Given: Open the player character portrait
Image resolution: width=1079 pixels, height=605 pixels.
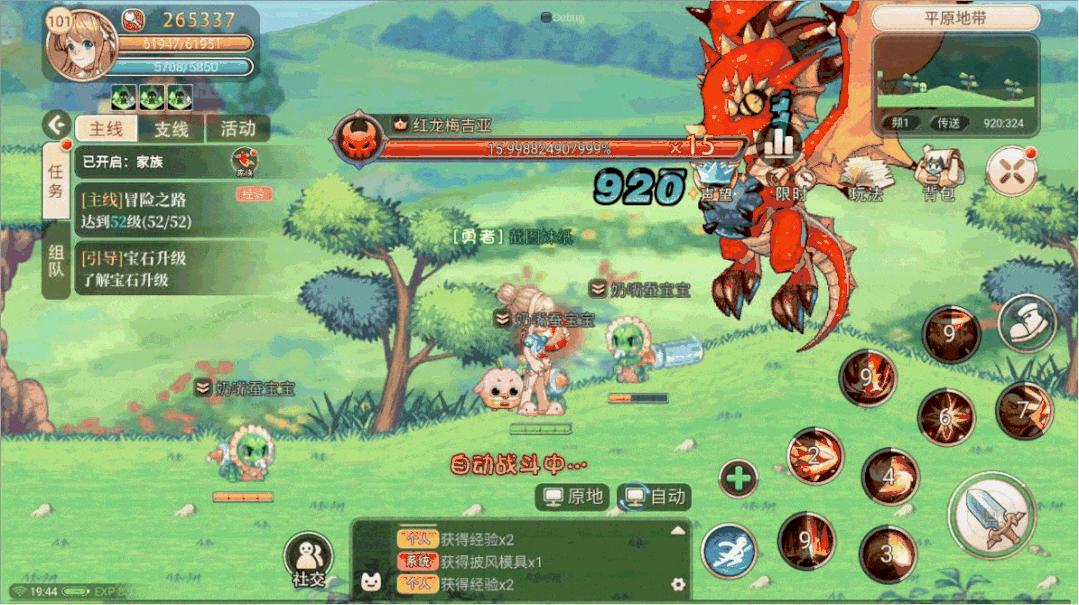Looking at the screenshot, I should (81, 45).
